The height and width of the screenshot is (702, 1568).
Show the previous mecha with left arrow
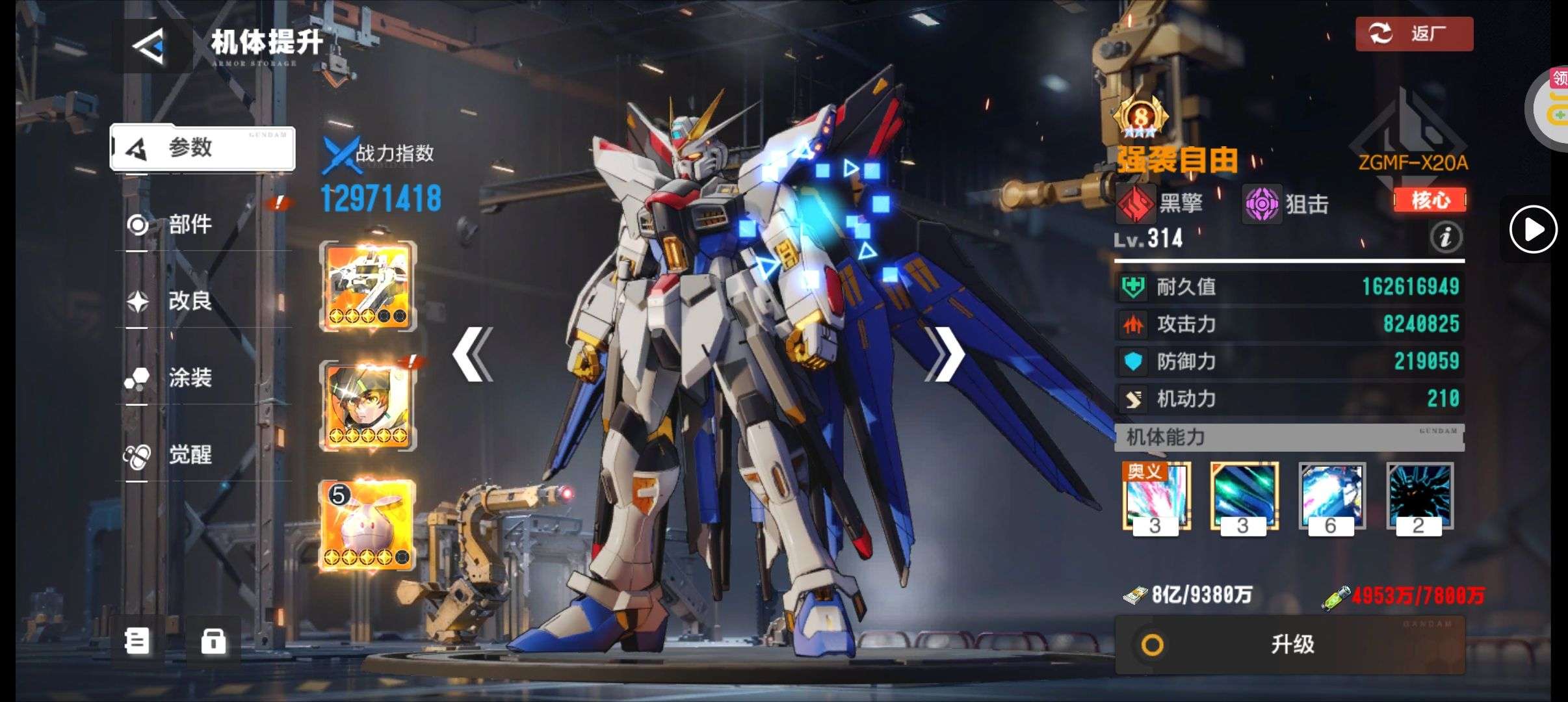473,354
